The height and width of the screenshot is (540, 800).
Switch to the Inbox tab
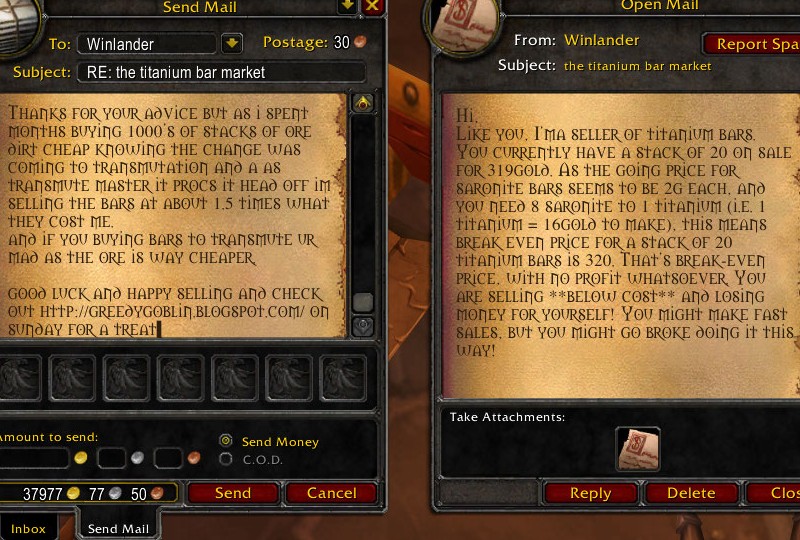coord(29,528)
